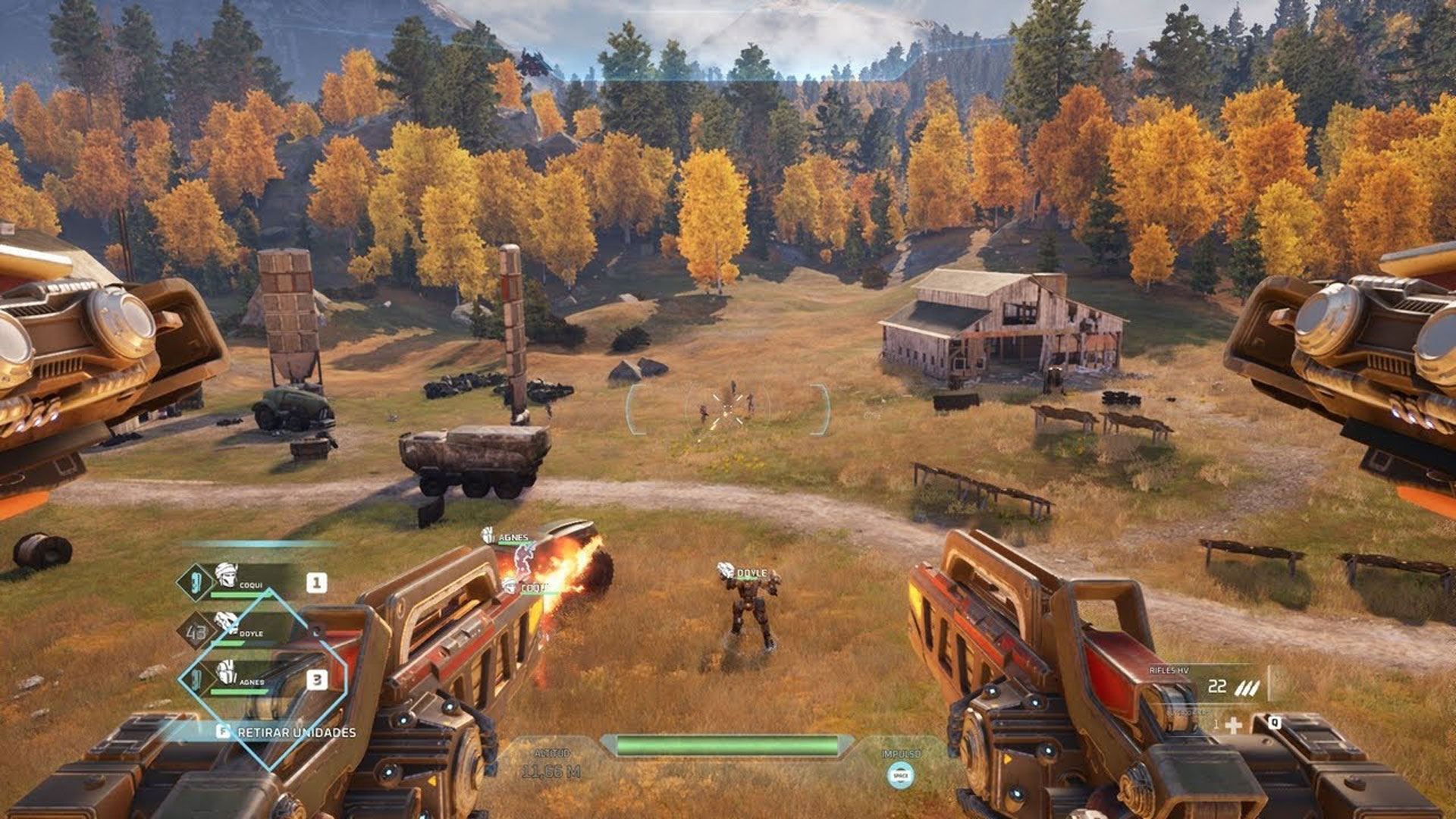
Task: Select Coqui in the squad list
Action: click(250, 582)
